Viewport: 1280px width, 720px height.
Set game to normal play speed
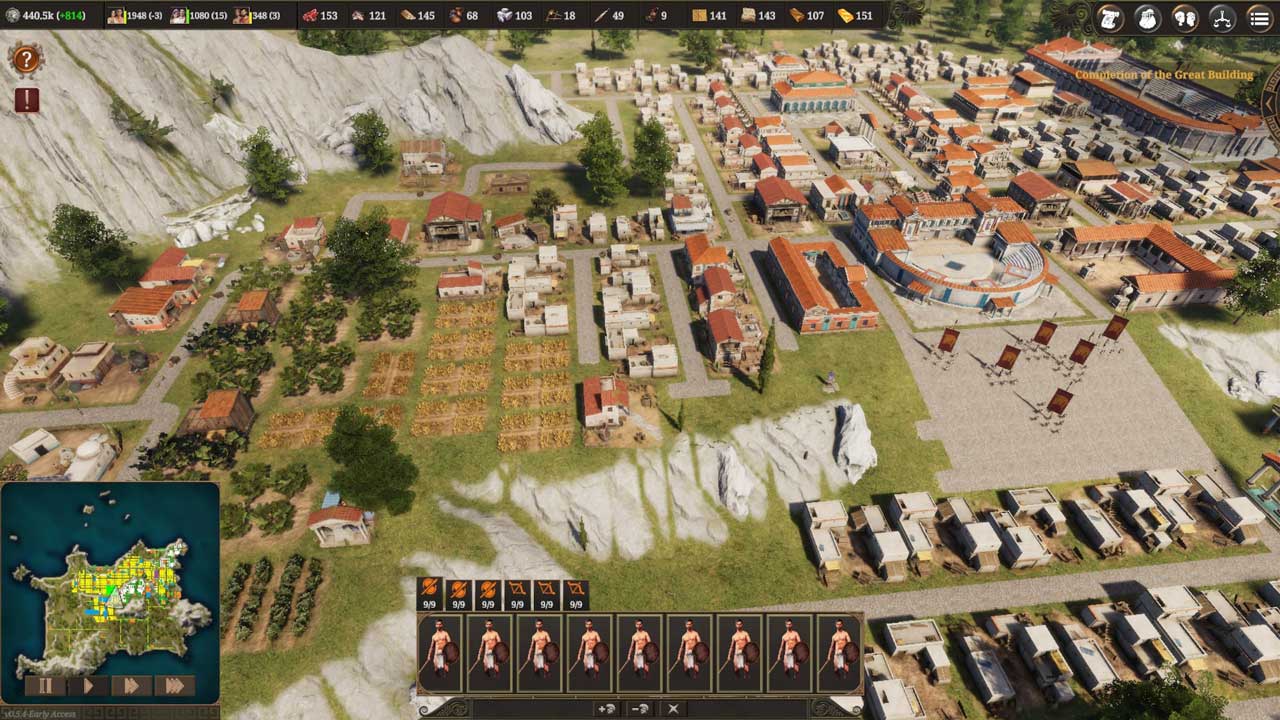pyautogui.click(x=88, y=686)
